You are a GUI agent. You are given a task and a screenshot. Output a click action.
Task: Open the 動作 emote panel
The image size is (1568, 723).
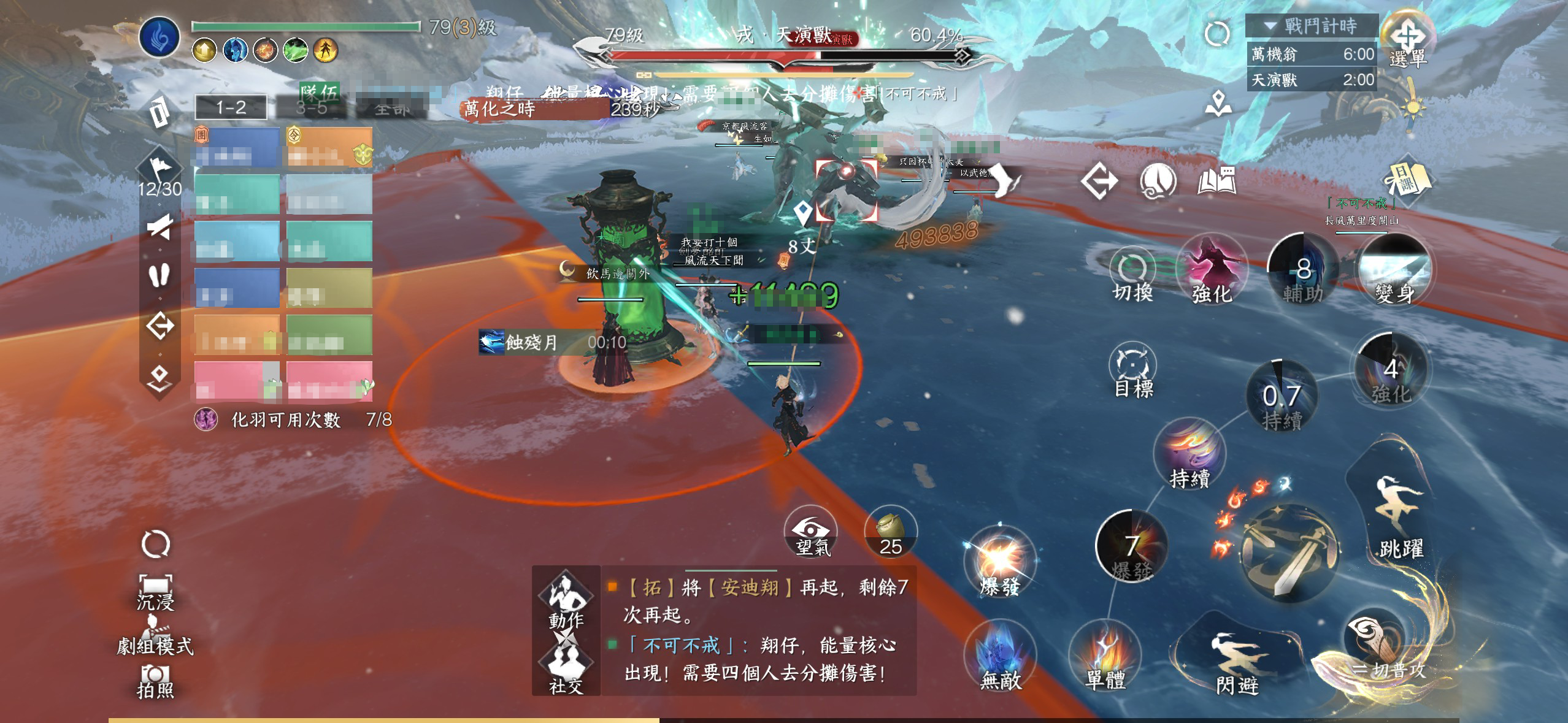point(566,599)
